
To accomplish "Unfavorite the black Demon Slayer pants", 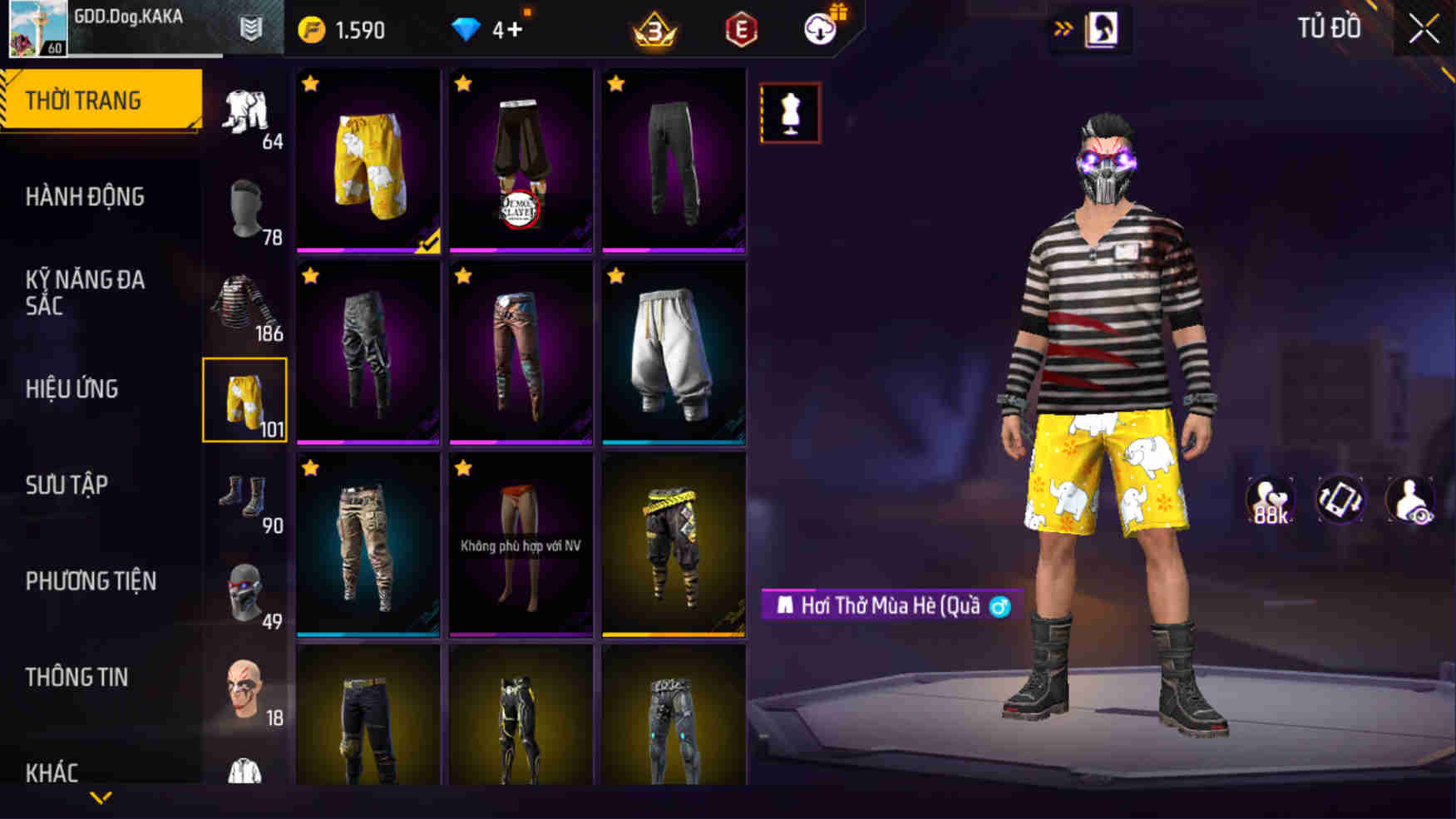I will pos(464,83).
